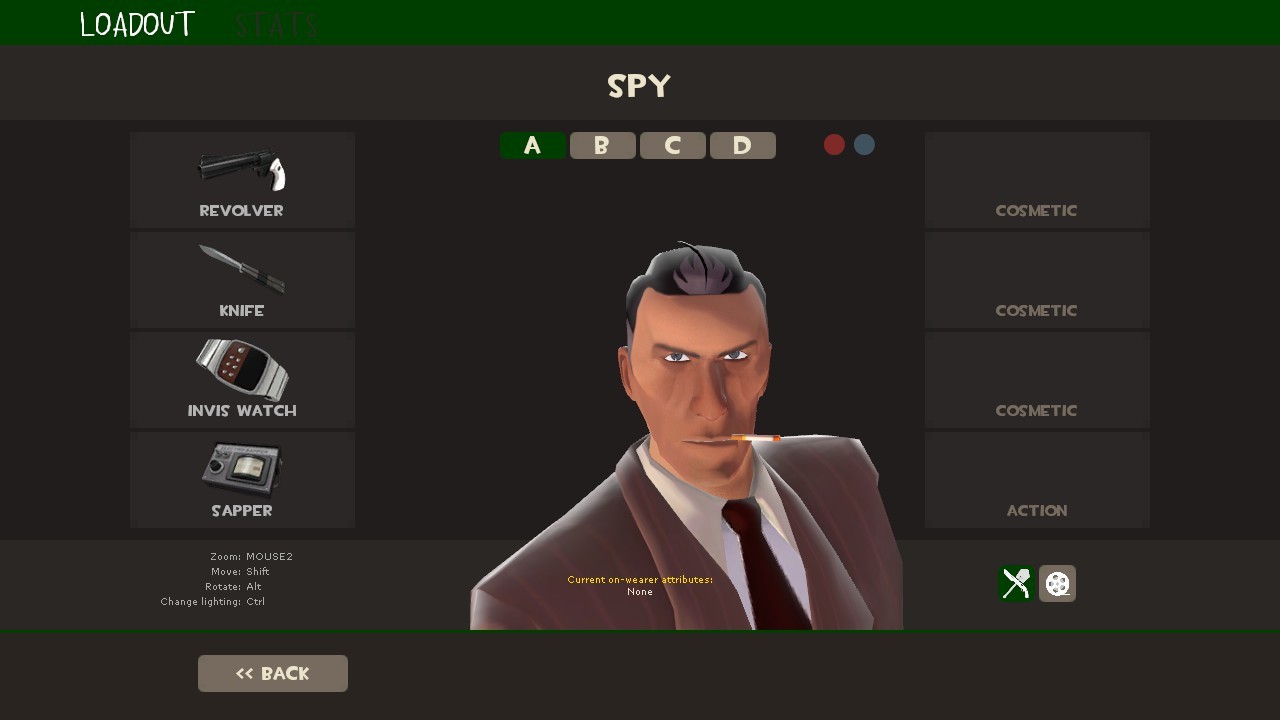Click the first empty Cosmetic slot
Screen dimensions: 1280x720
tap(1037, 180)
